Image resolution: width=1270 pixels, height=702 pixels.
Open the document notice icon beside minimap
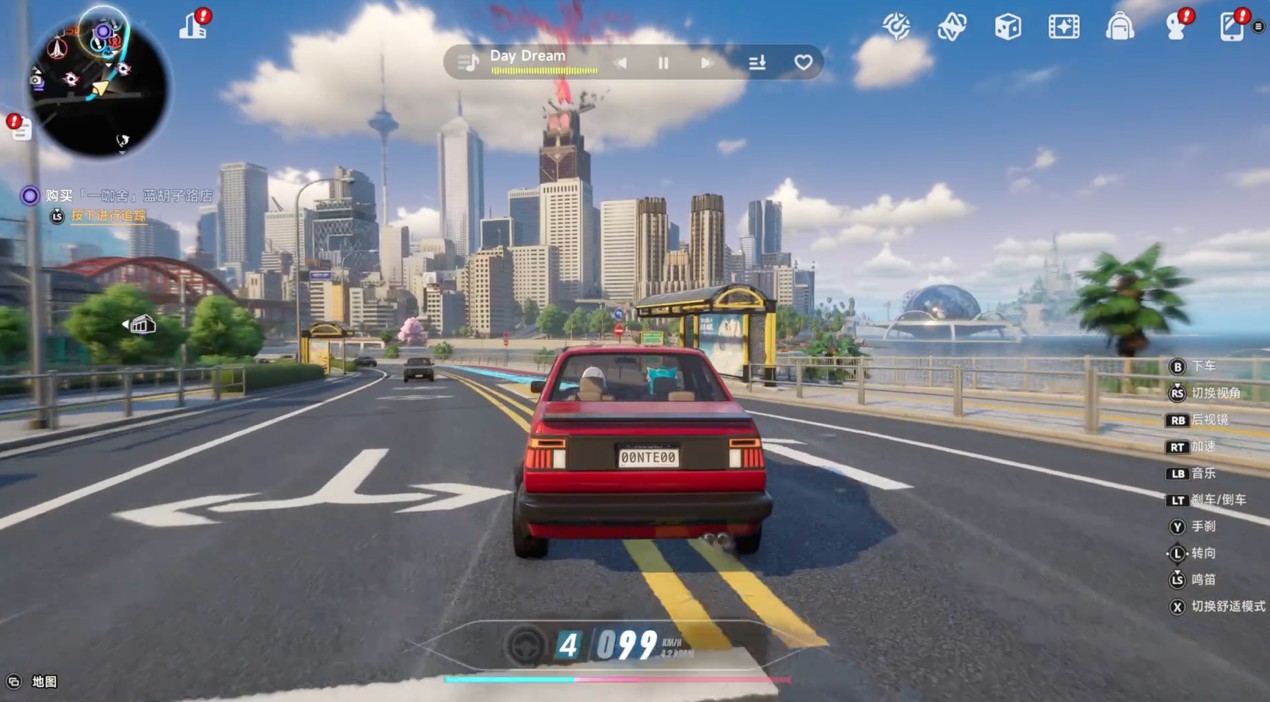(20, 127)
